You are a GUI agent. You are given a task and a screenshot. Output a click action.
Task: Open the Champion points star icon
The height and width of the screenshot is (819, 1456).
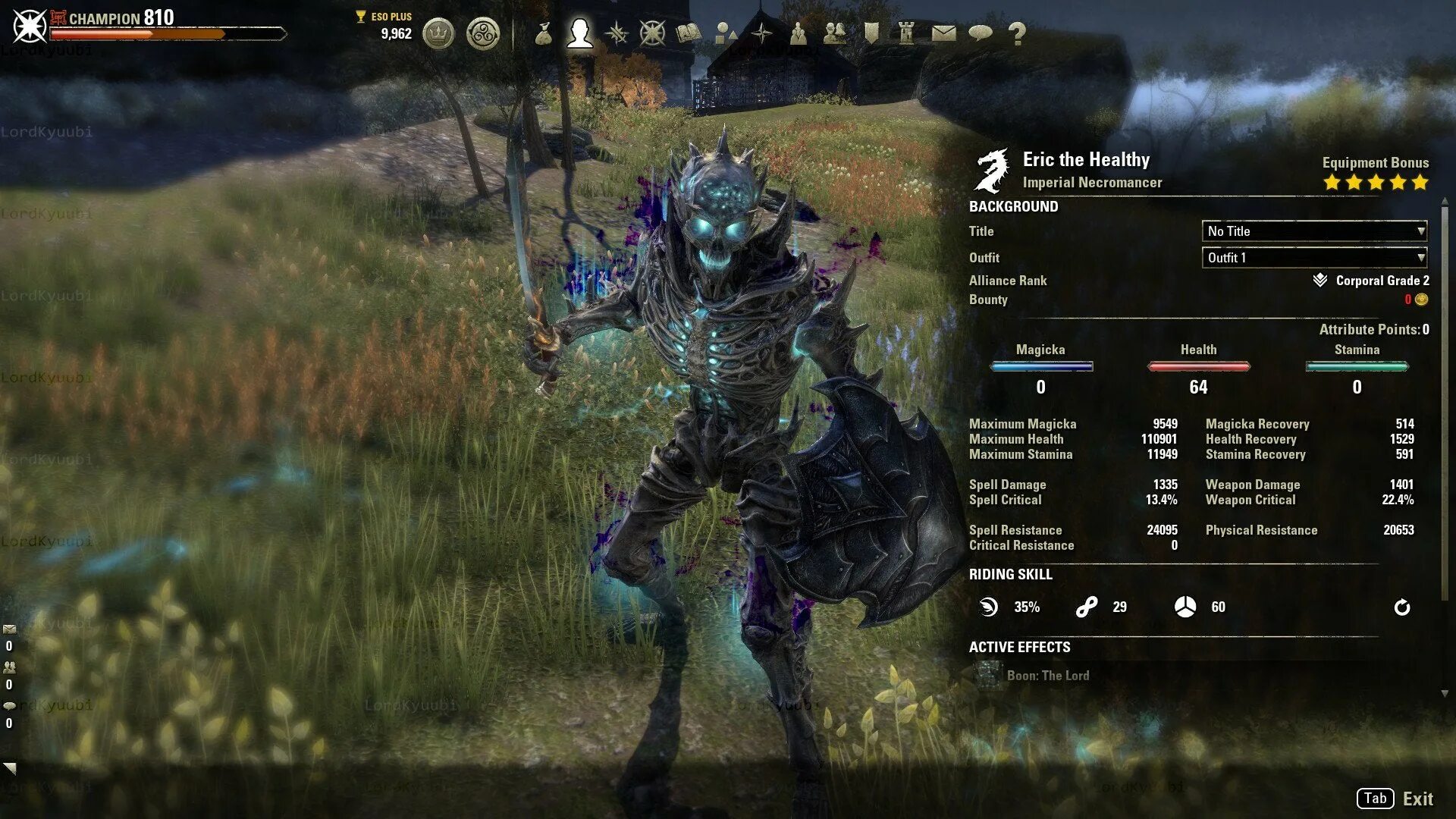(652, 33)
